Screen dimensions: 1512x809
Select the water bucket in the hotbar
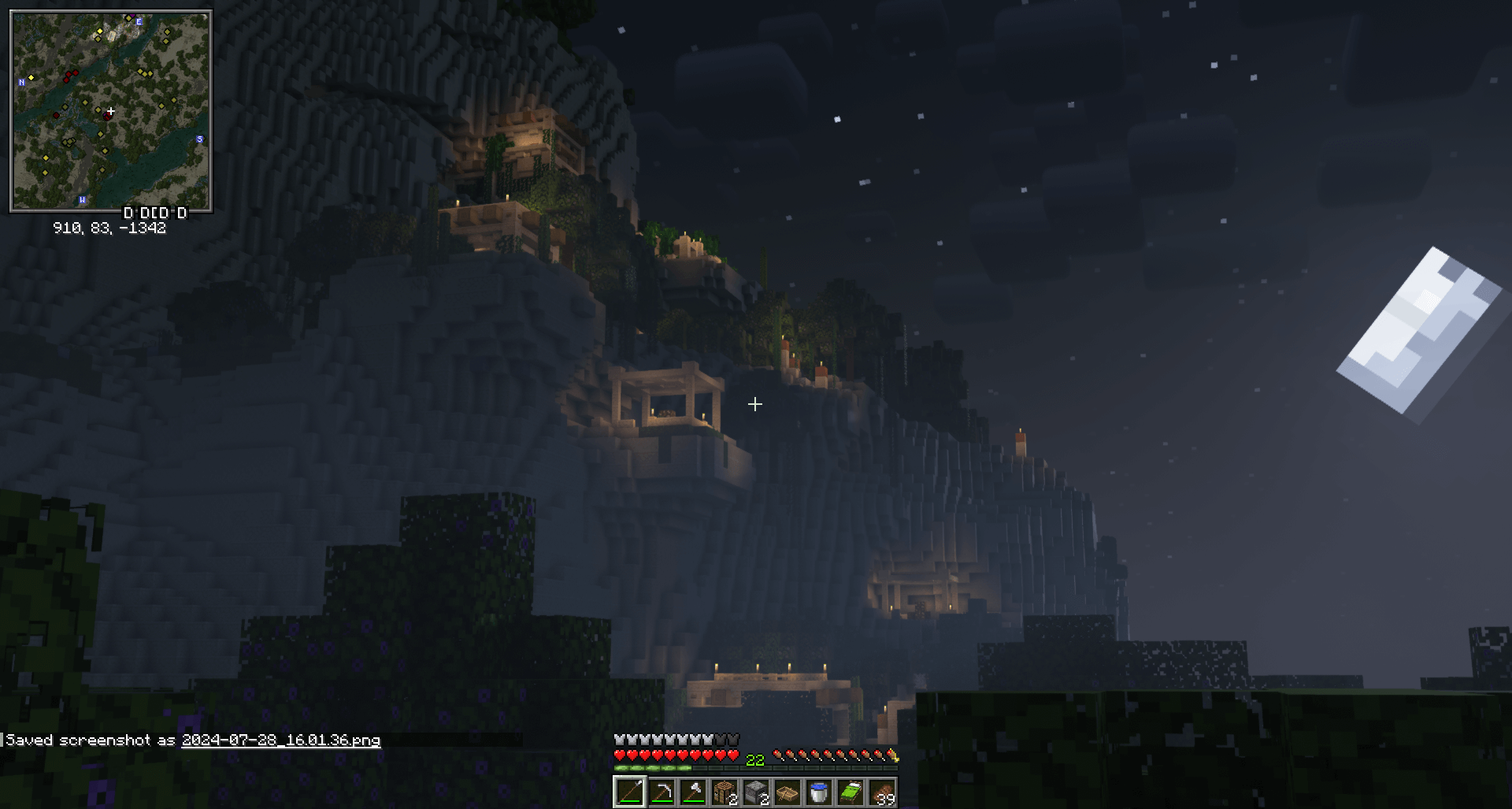point(821,794)
